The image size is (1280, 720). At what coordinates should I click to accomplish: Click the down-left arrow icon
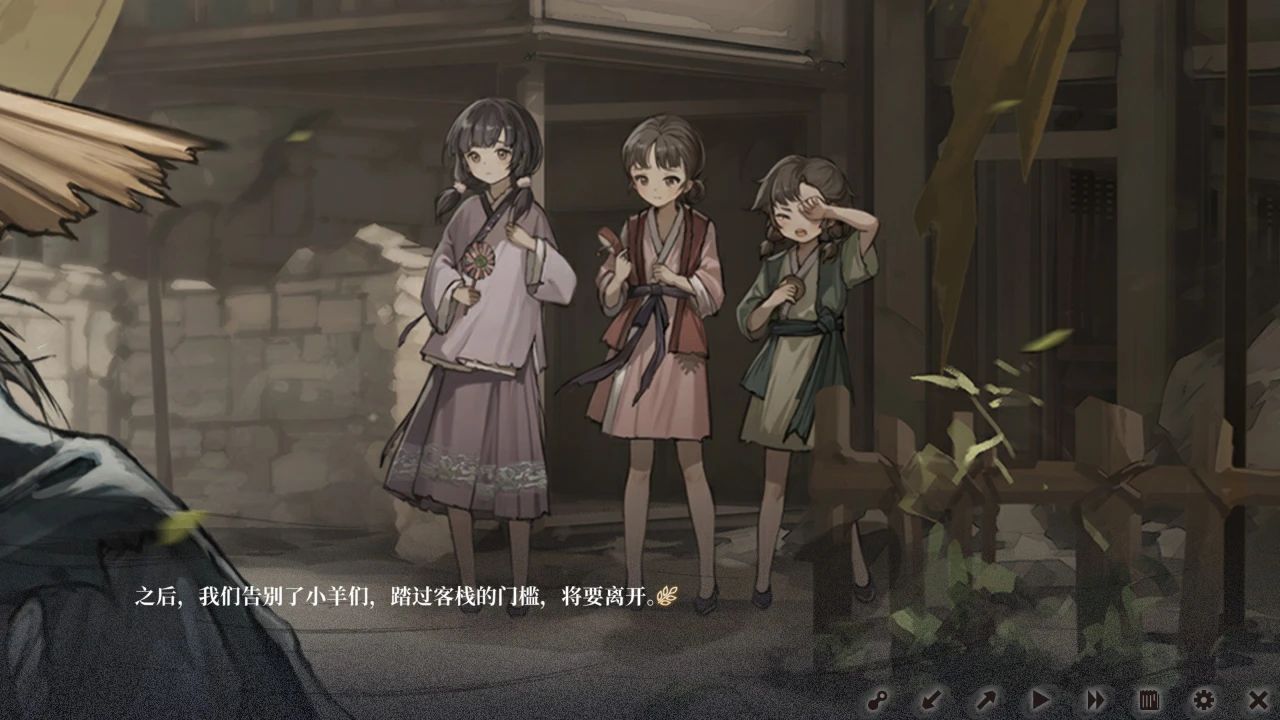point(932,700)
